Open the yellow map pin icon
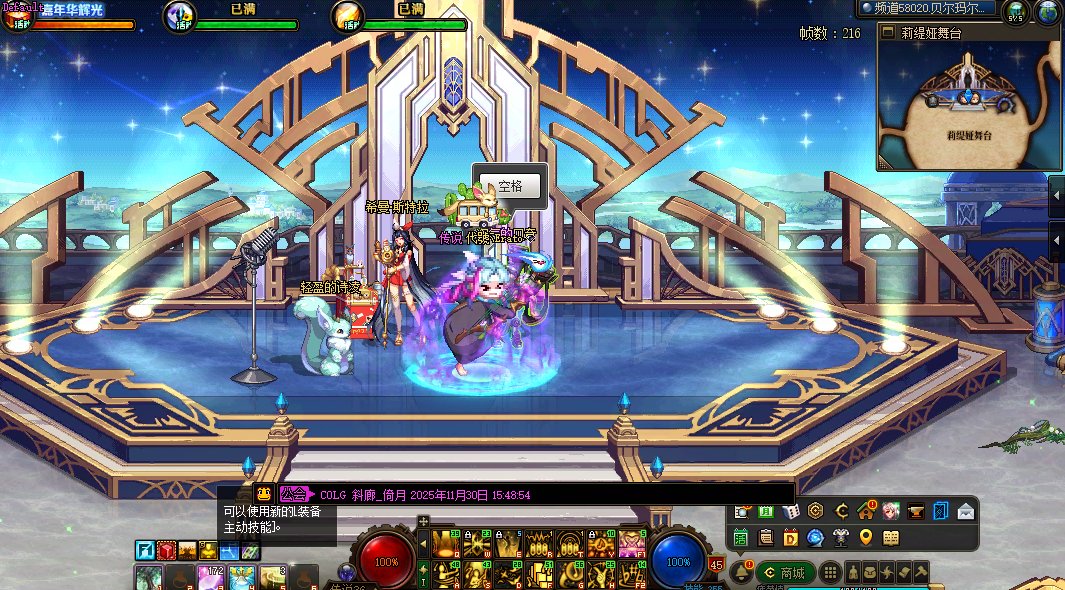The height and width of the screenshot is (590, 1065). pyautogui.click(x=866, y=538)
